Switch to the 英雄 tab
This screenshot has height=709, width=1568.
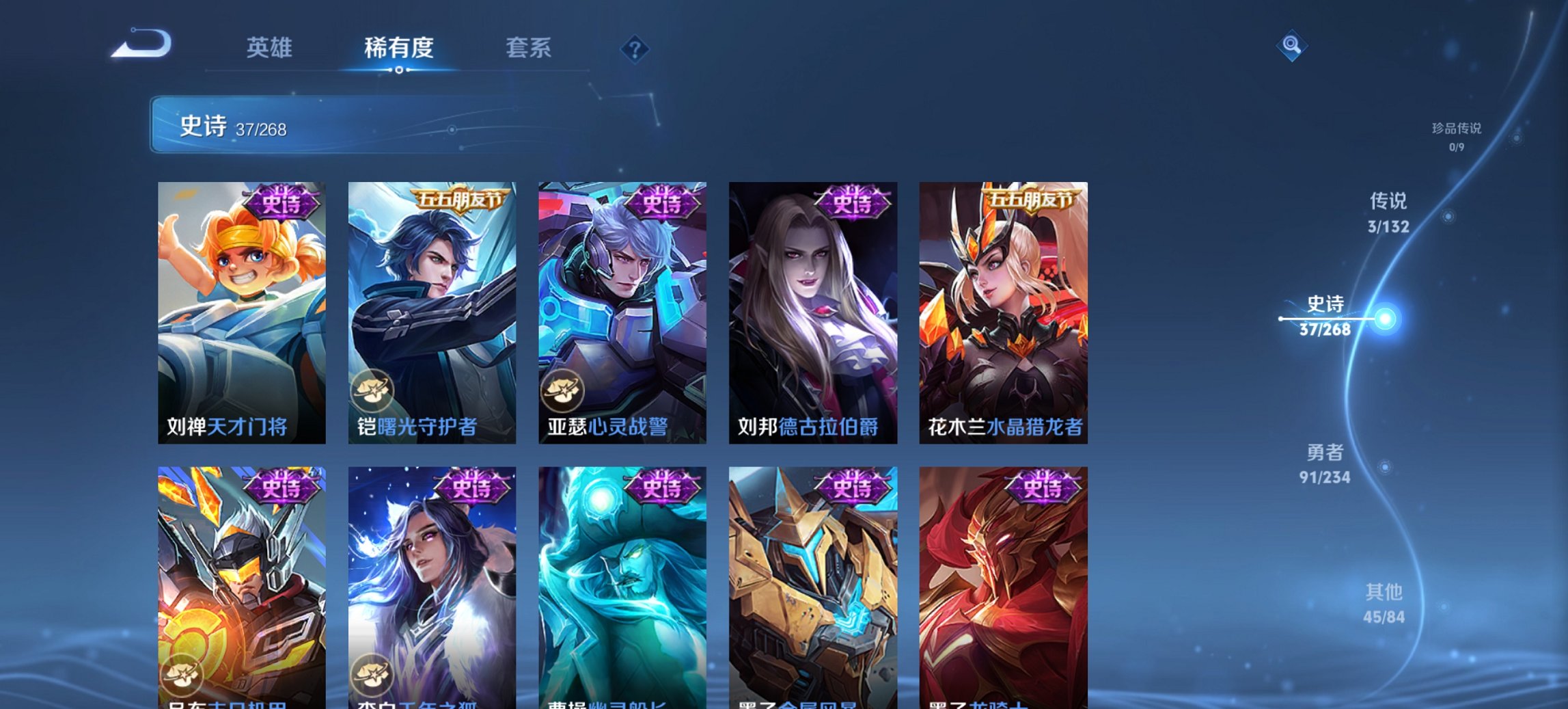(271, 48)
